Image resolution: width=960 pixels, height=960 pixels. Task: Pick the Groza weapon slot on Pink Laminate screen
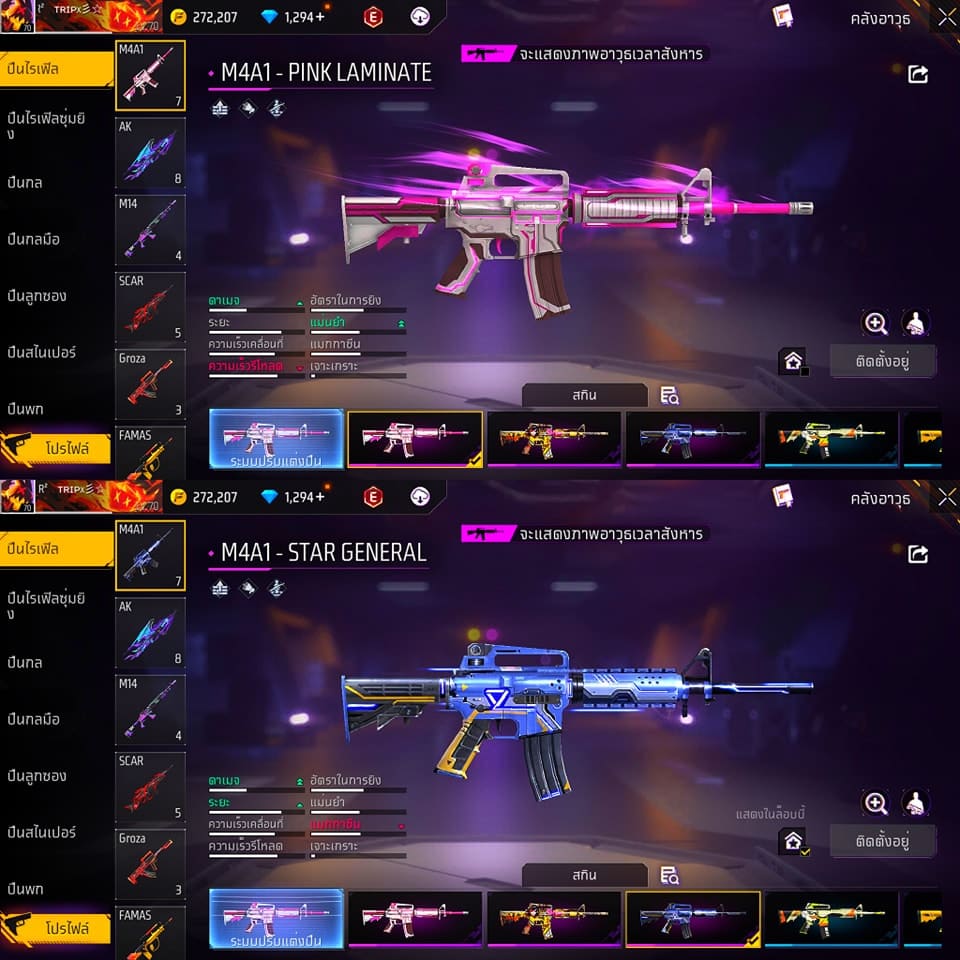[150, 384]
